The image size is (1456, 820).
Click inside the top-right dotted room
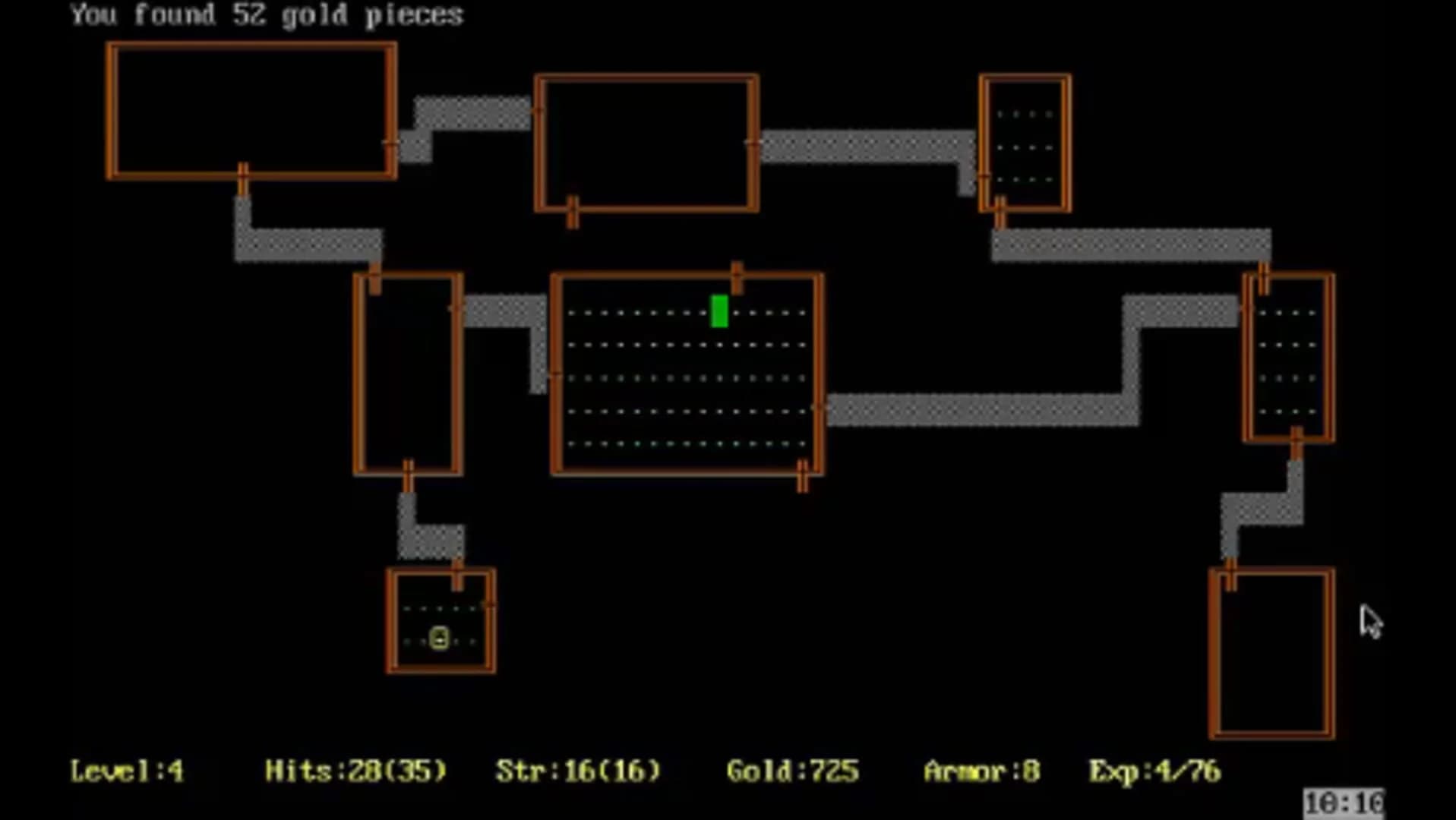(1024, 144)
